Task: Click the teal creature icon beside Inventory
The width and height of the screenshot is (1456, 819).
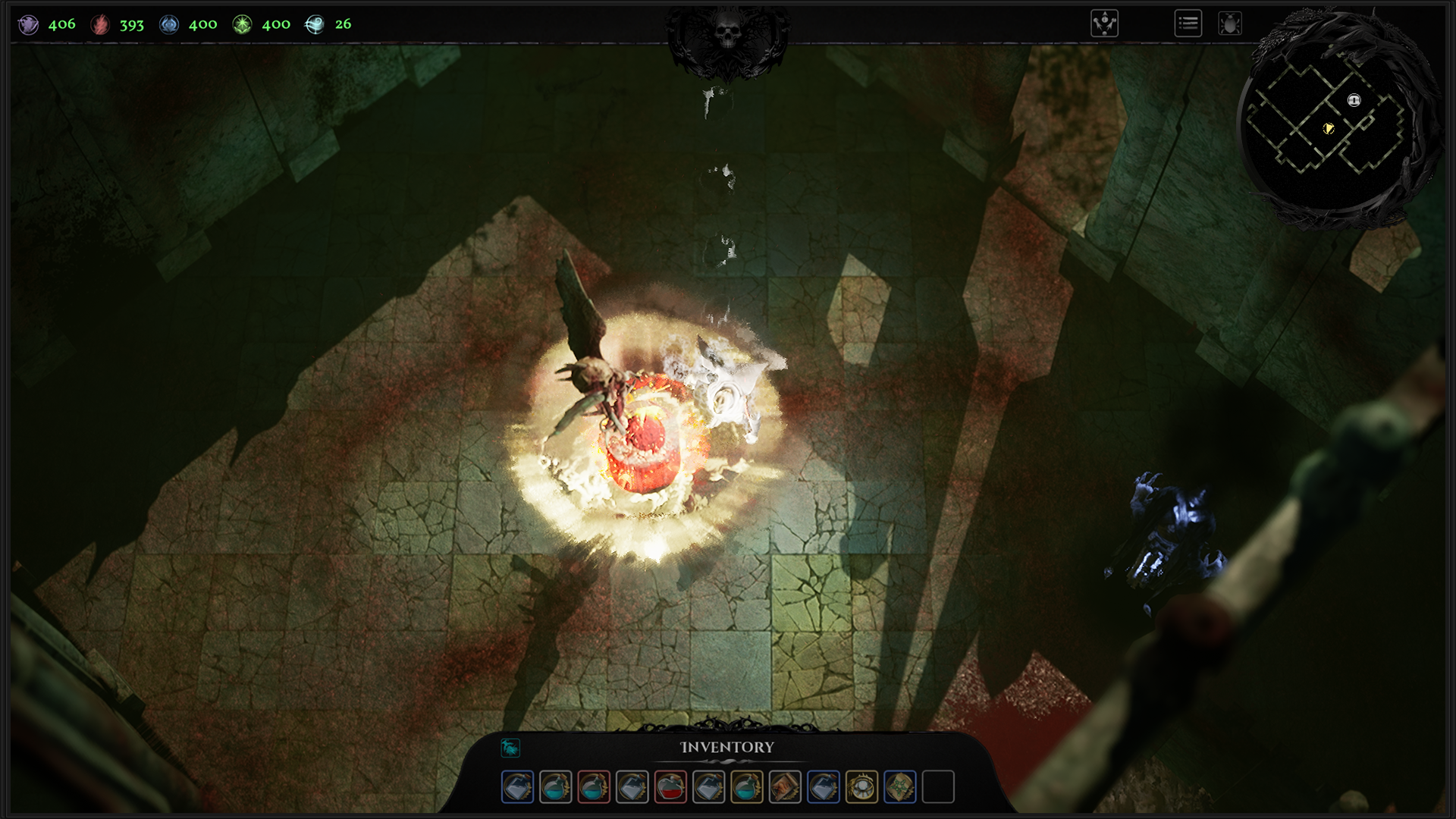Action: pos(510,748)
